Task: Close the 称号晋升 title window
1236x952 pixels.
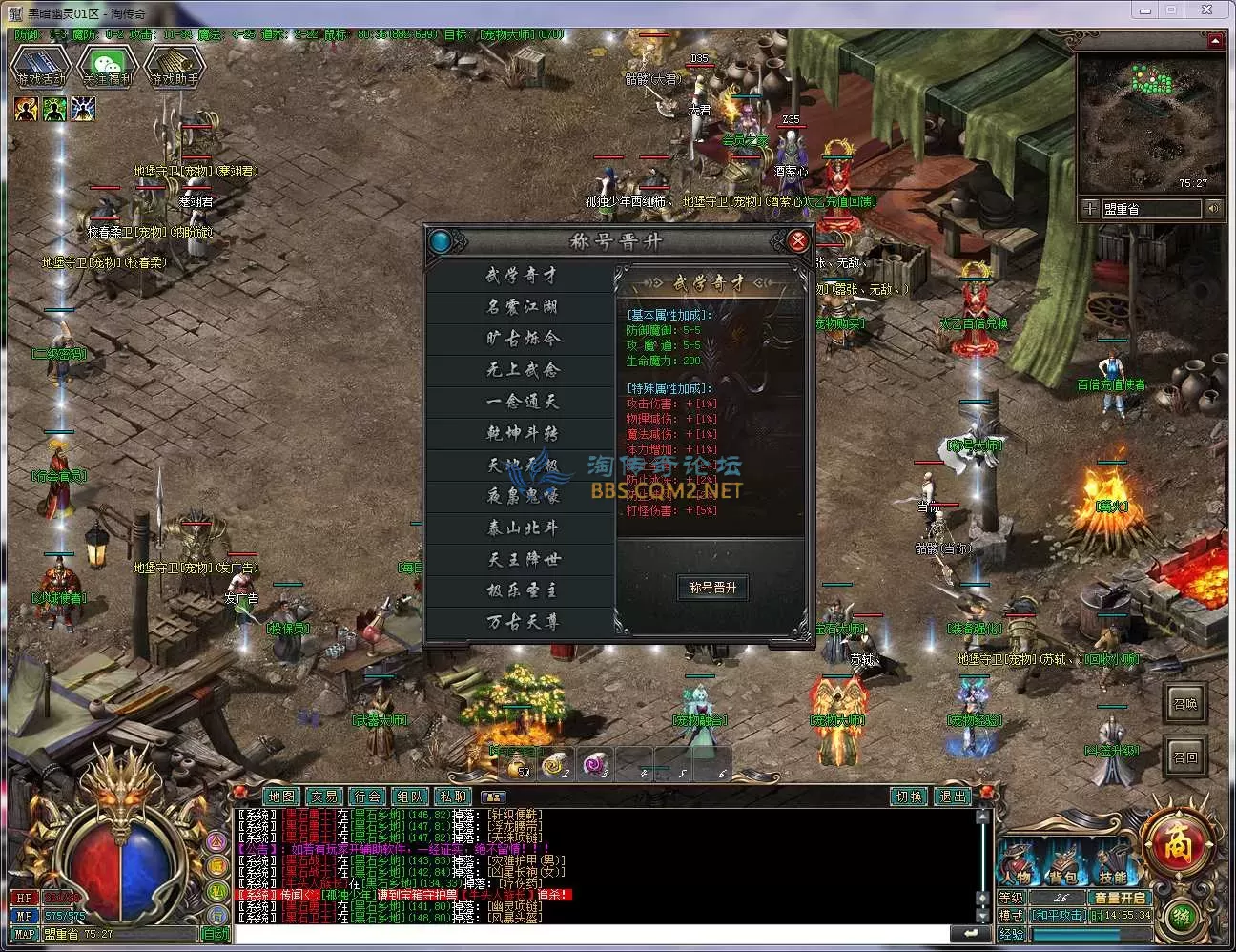Action: pyautogui.click(x=798, y=240)
